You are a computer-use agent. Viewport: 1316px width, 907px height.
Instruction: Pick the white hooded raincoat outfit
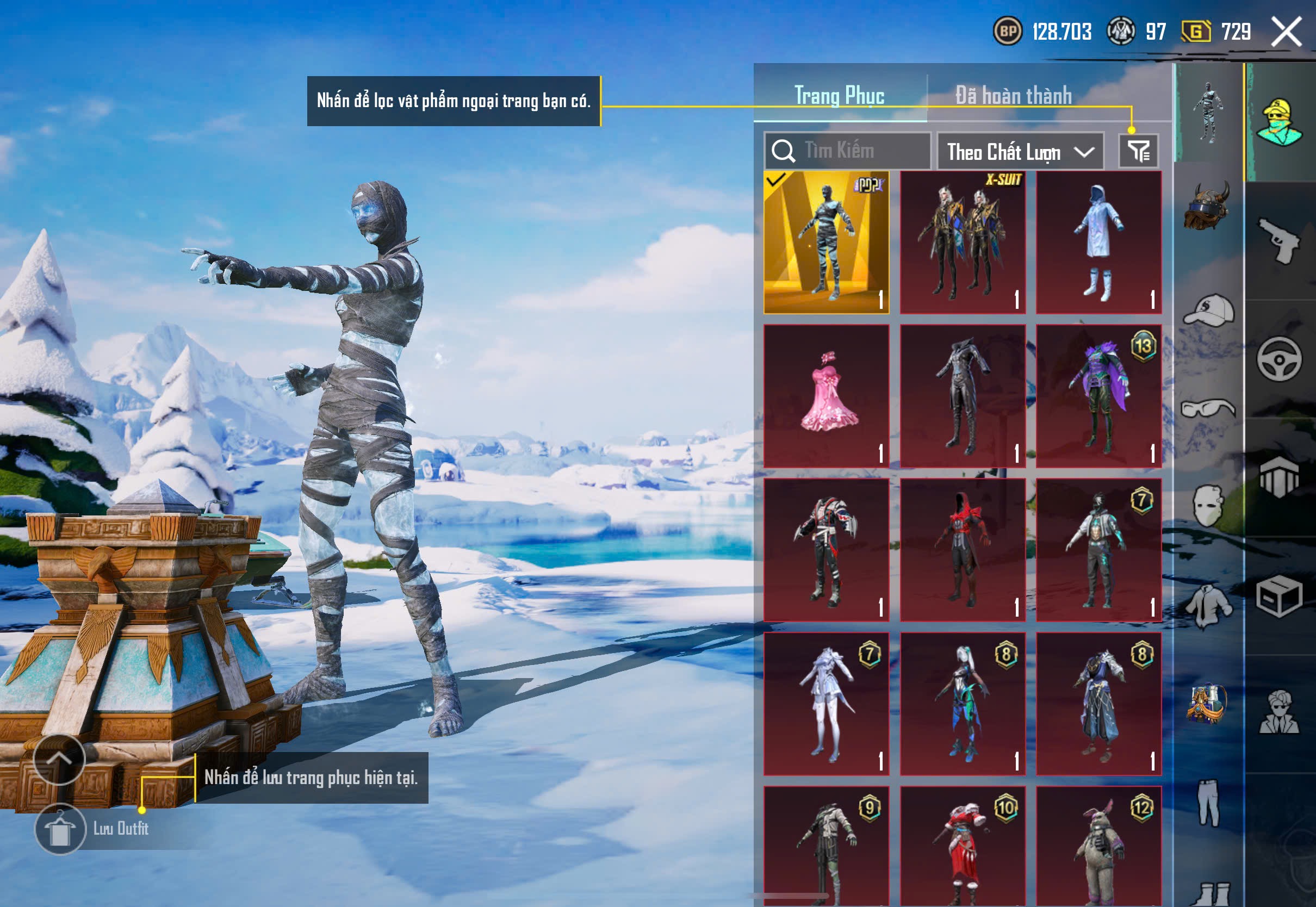(1098, 243)
